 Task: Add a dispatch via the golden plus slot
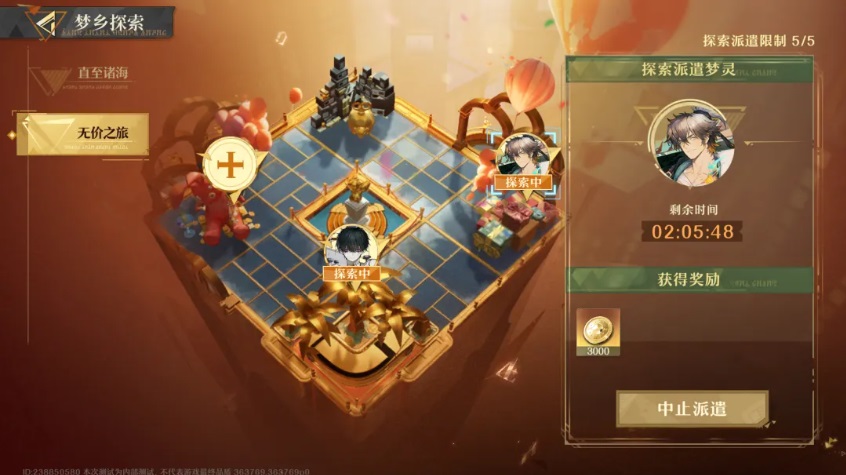[x=229, y=165]
